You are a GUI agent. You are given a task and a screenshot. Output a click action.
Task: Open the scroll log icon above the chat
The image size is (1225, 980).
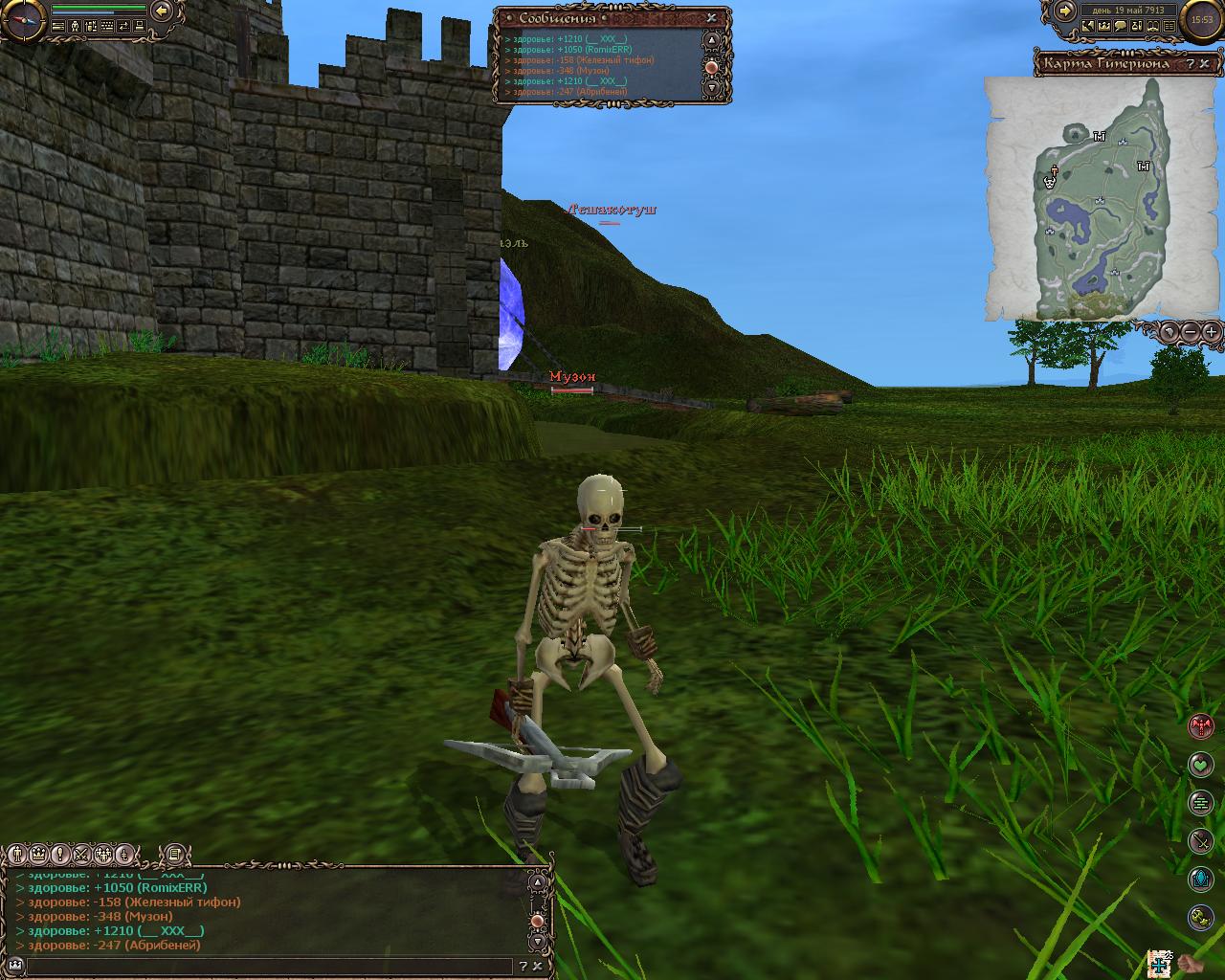(173, 854)
